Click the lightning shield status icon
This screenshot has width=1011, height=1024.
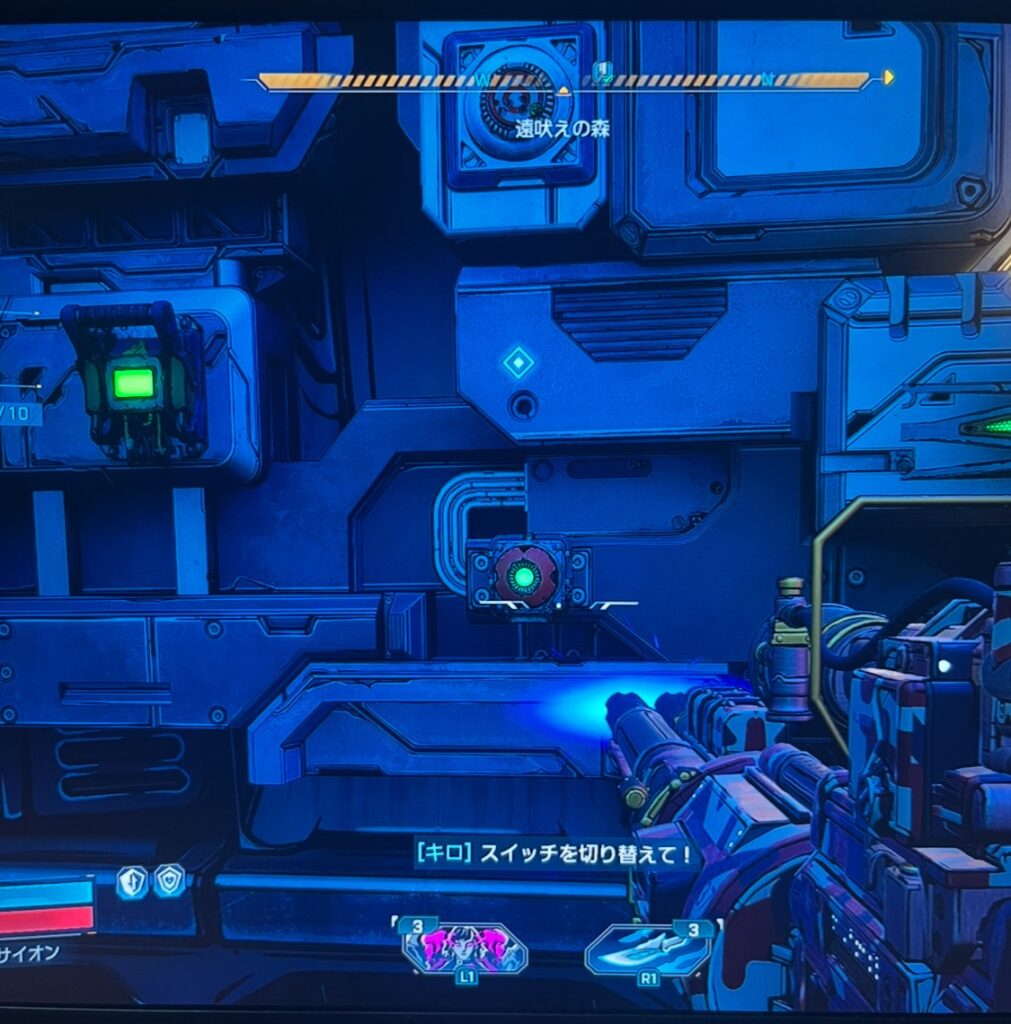pos(132,881)
